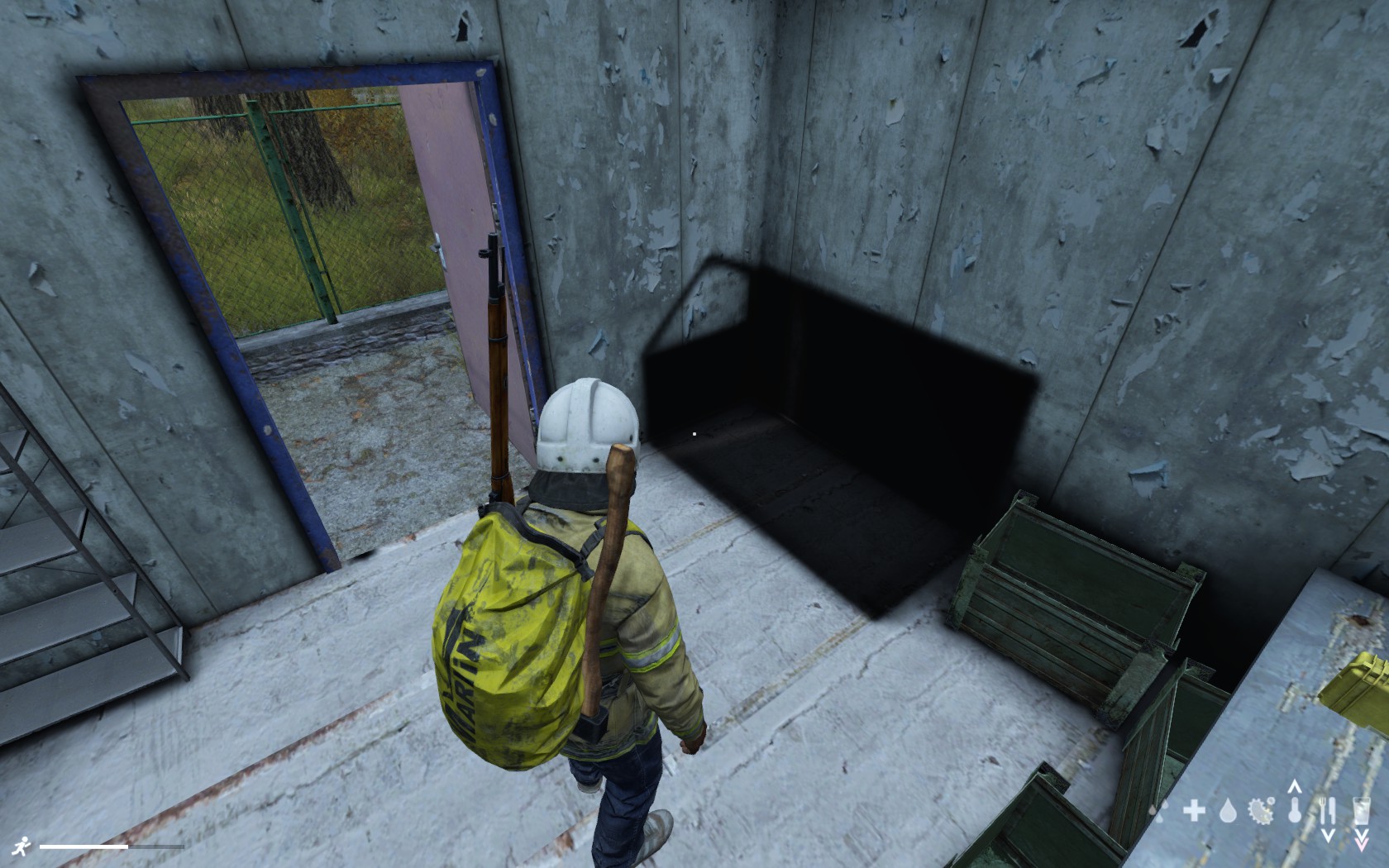The image size is (1389, 868).
Task: Click the water glass thirst icon
Action: click(1363, 810)
